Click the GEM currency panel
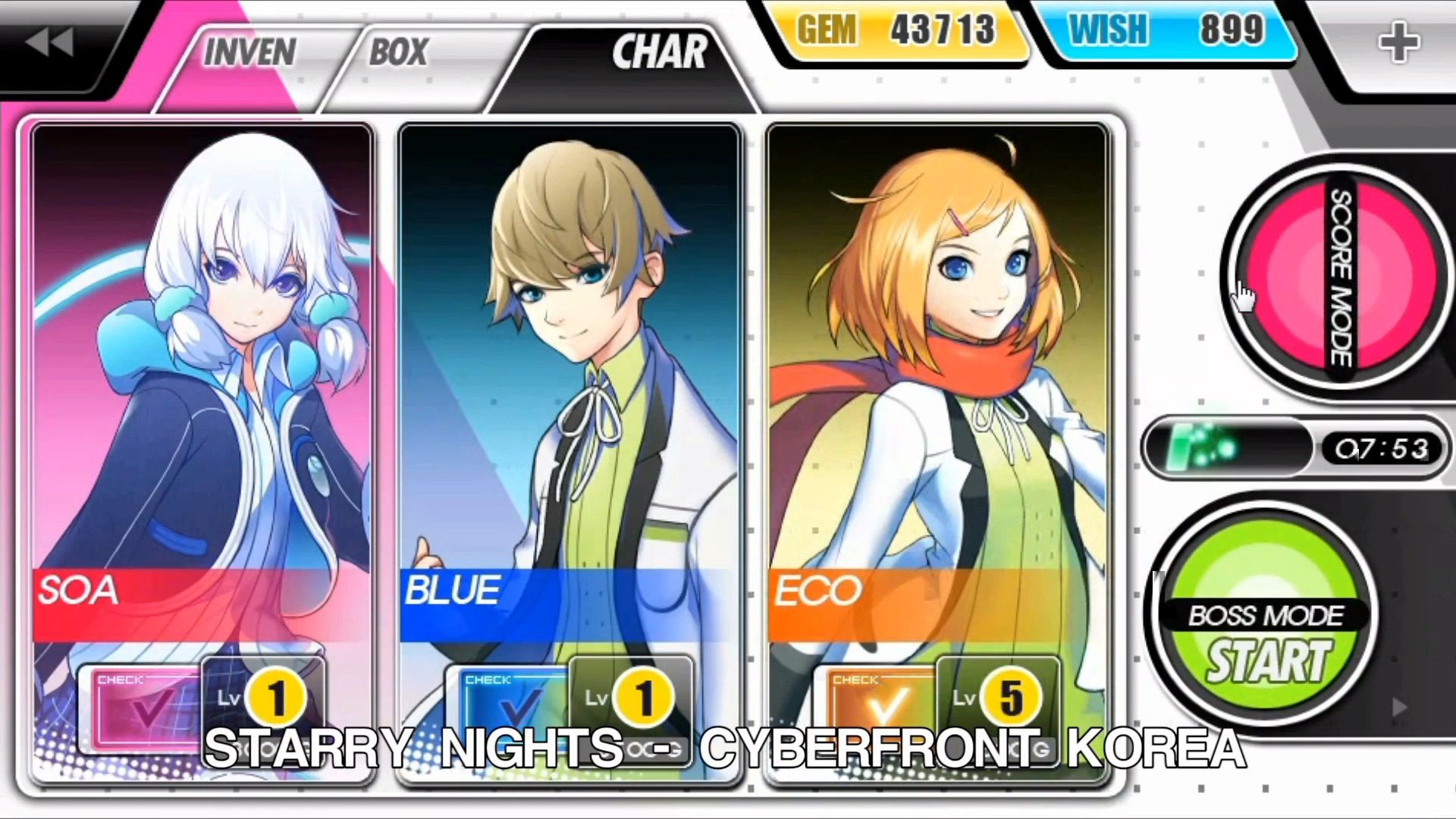1456x819 pixels. point(896,32)
